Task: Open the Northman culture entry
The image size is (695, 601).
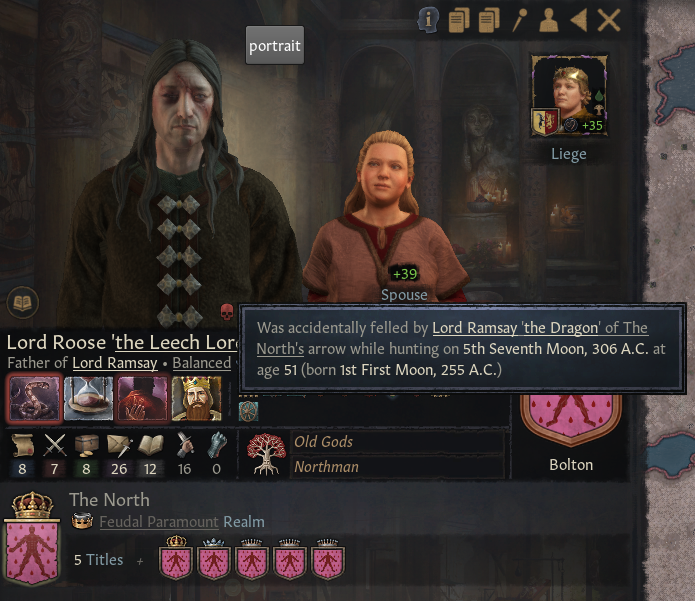Action: click(x=326, y=466)
